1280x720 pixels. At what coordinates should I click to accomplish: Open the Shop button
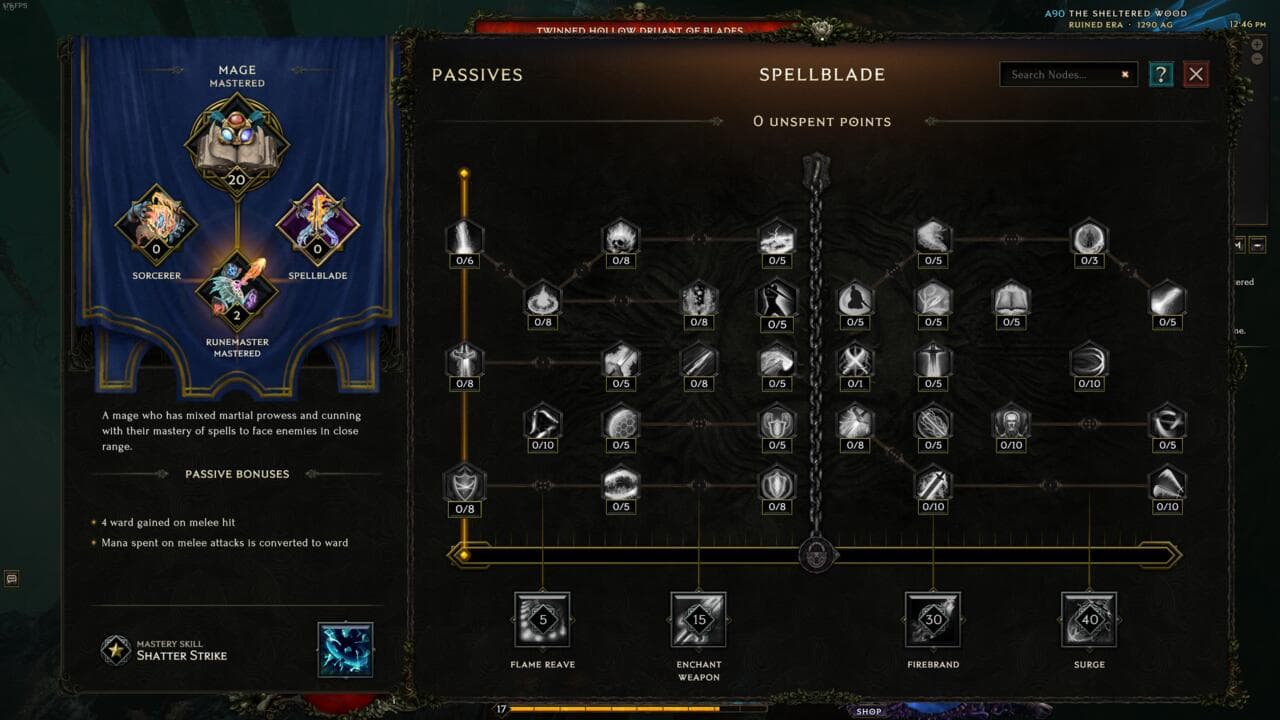(869, 711)
